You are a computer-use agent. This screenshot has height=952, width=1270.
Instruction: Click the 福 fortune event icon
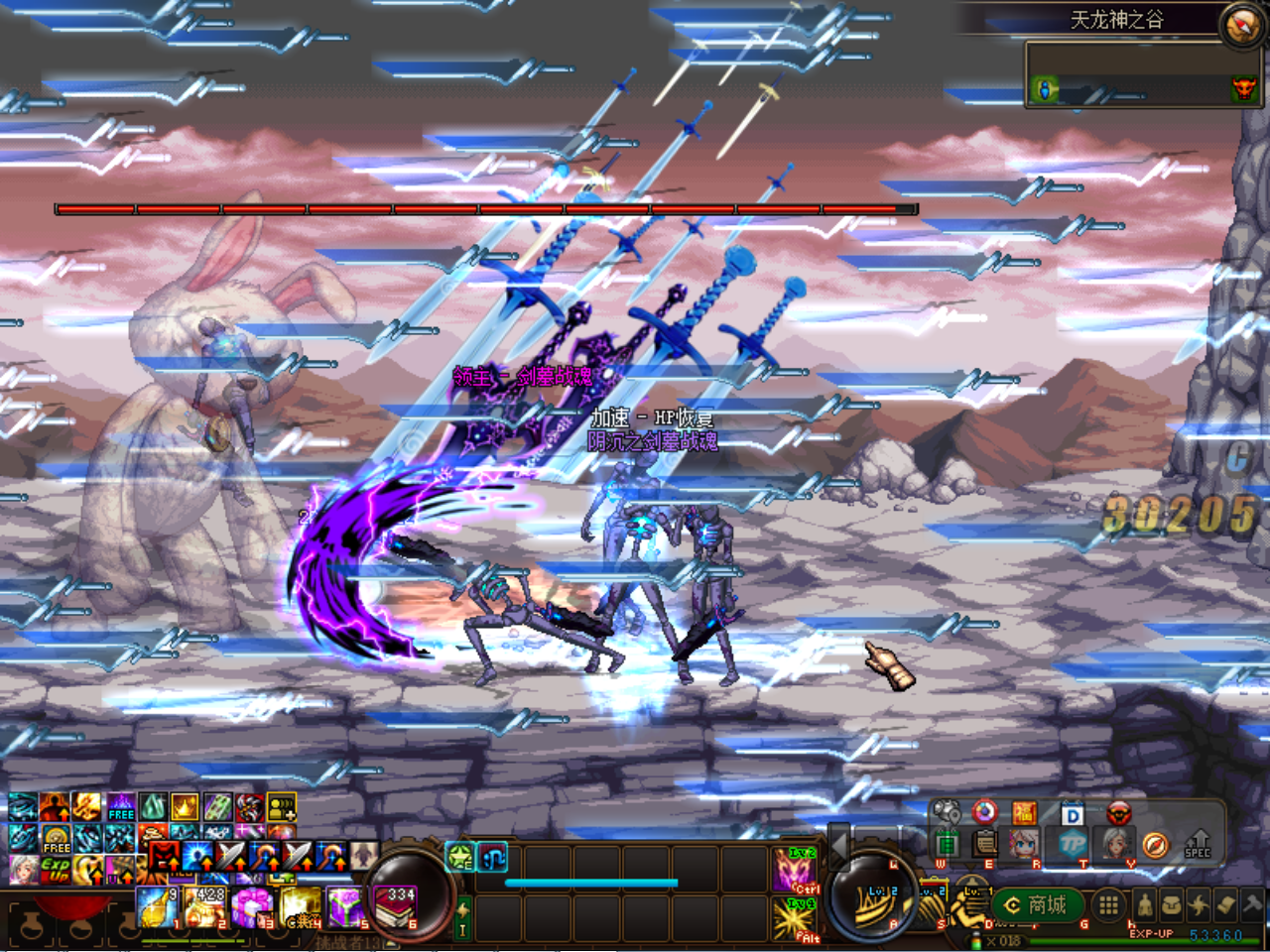(1024, 812)
